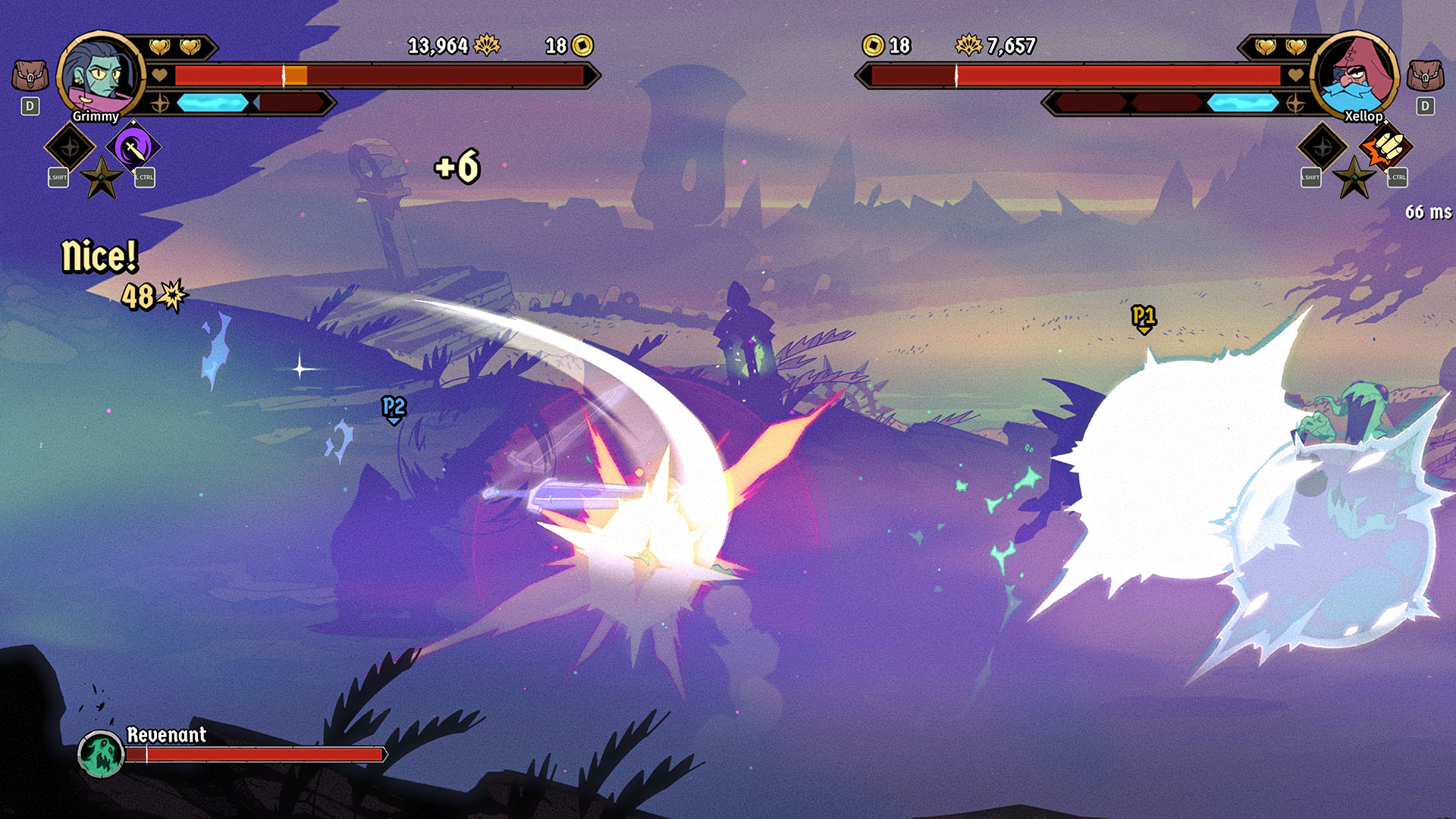The image size is (1456, 819).
Task: Click the star emblem under Xellop's abilities
Action: click(1354, 178)
